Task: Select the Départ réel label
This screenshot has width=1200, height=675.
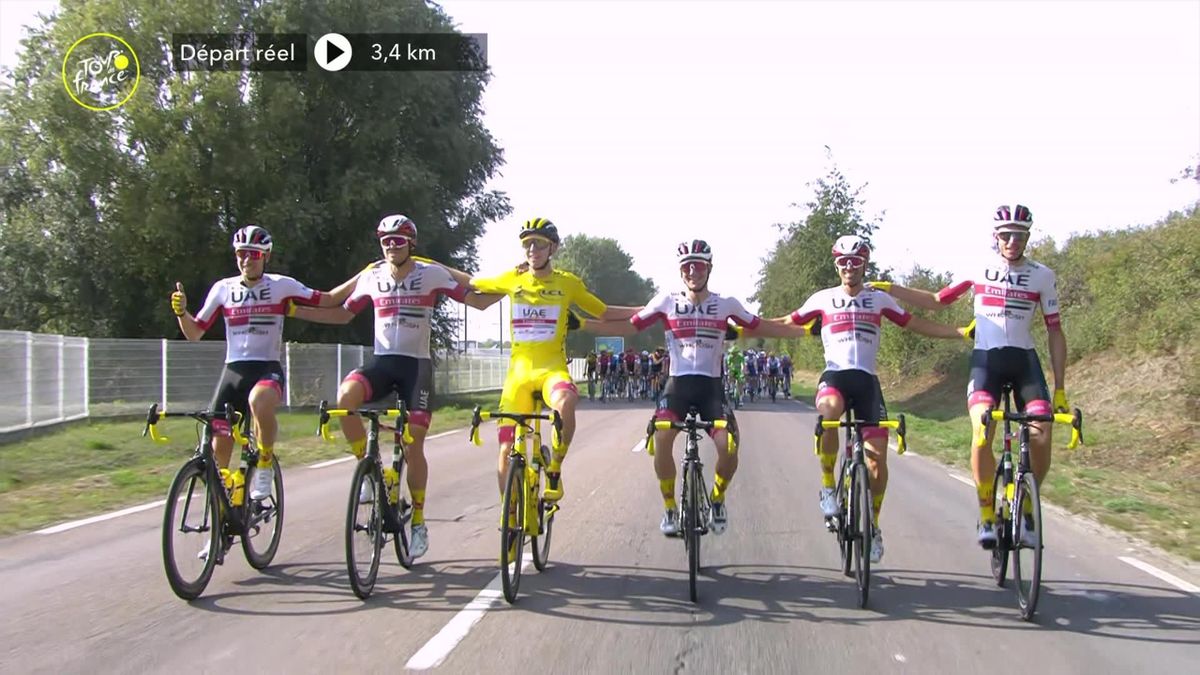Action: (x=239, y=53)
